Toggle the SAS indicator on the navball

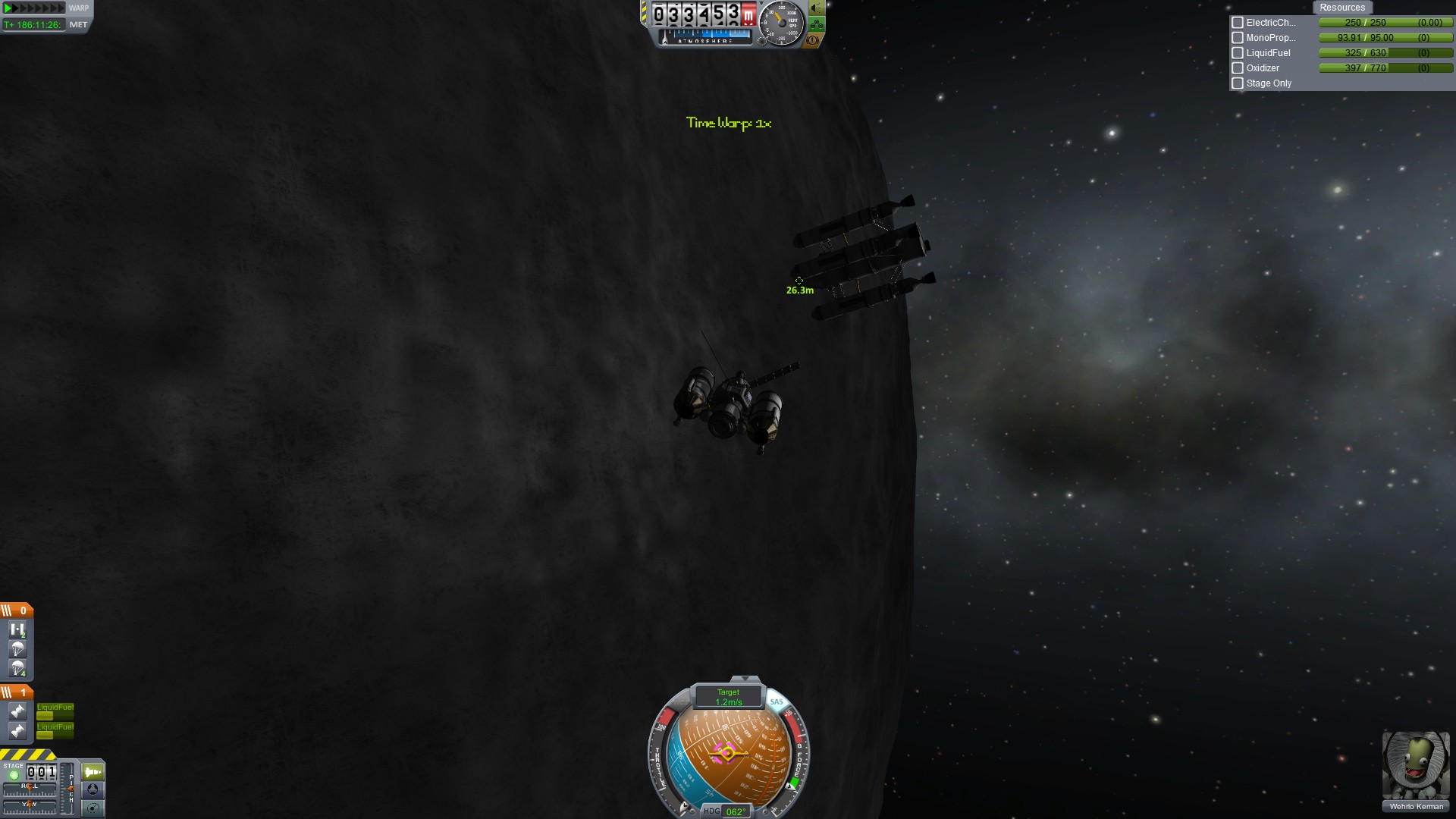pyautogui.click(x=776, y=701)
